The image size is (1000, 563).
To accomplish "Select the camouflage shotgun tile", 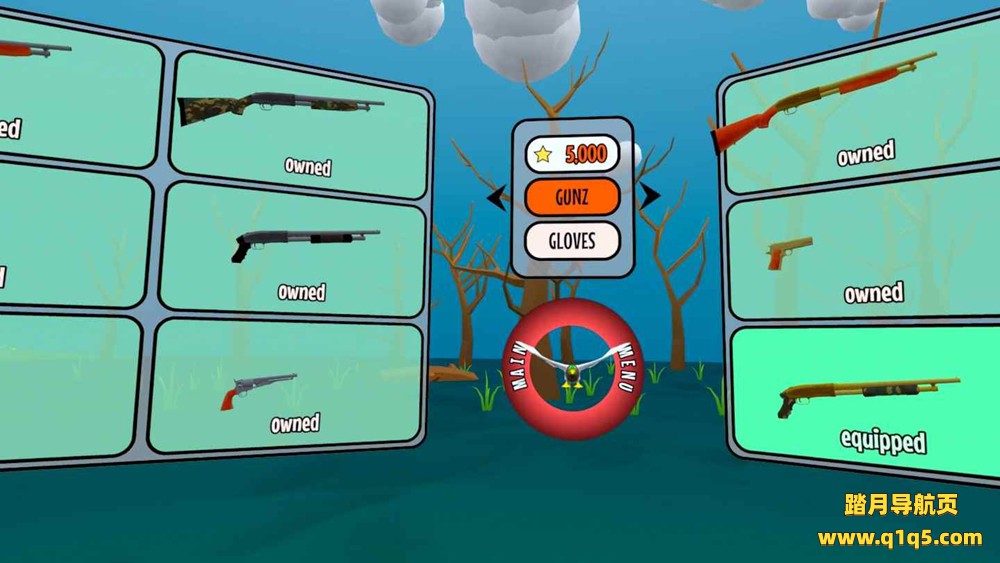I will pyautogui.click(x=300, y=125).
